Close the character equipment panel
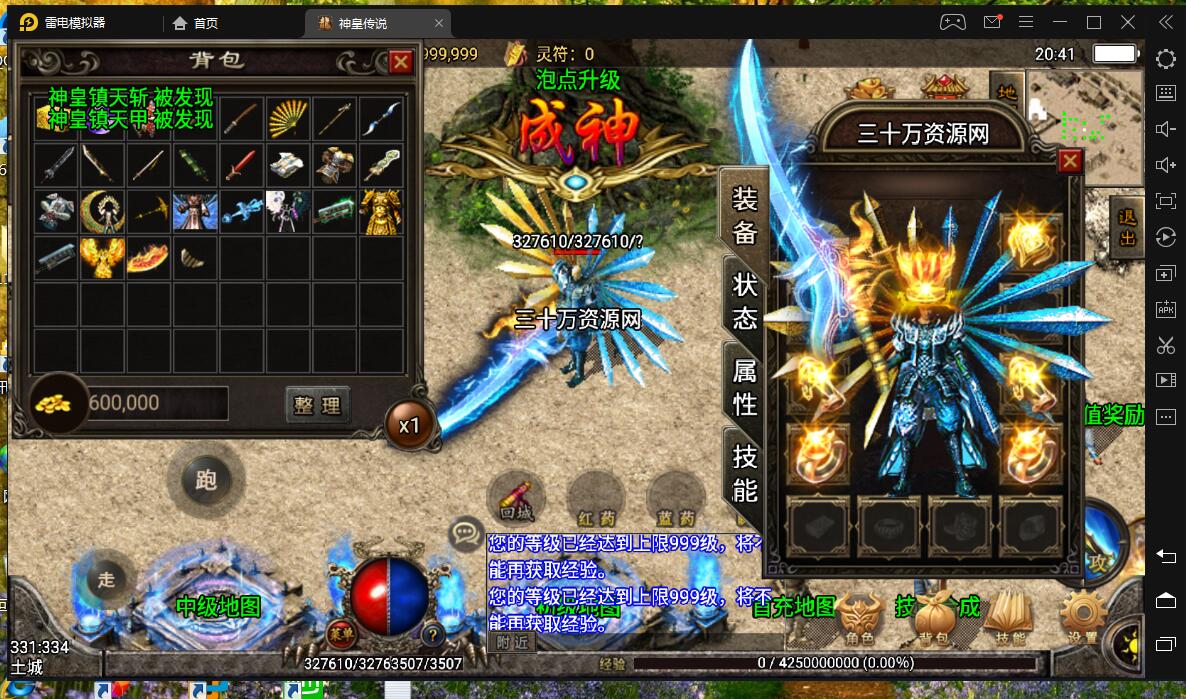 coord(1070,161)
